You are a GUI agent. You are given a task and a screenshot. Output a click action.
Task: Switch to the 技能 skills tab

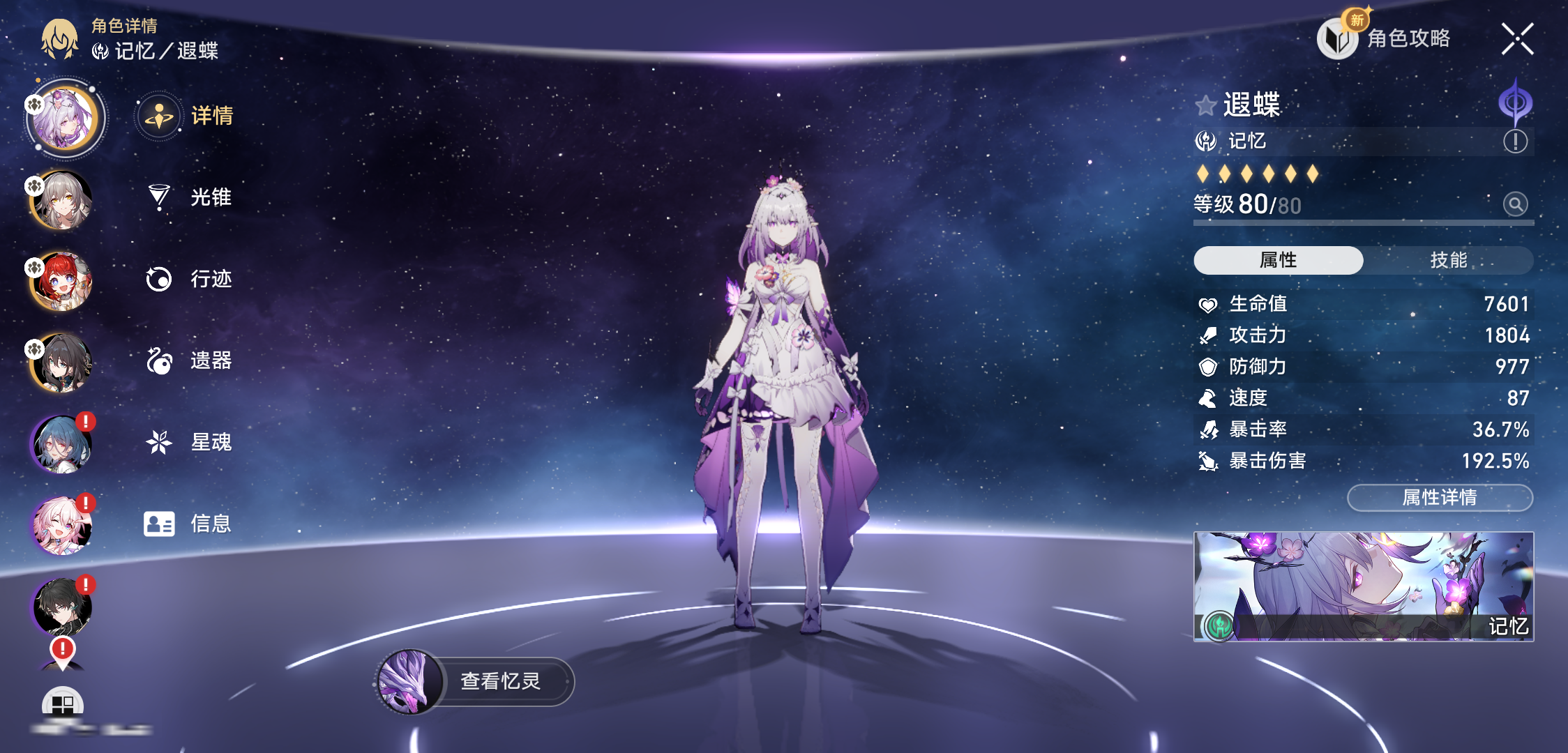tap(1448, 260)
